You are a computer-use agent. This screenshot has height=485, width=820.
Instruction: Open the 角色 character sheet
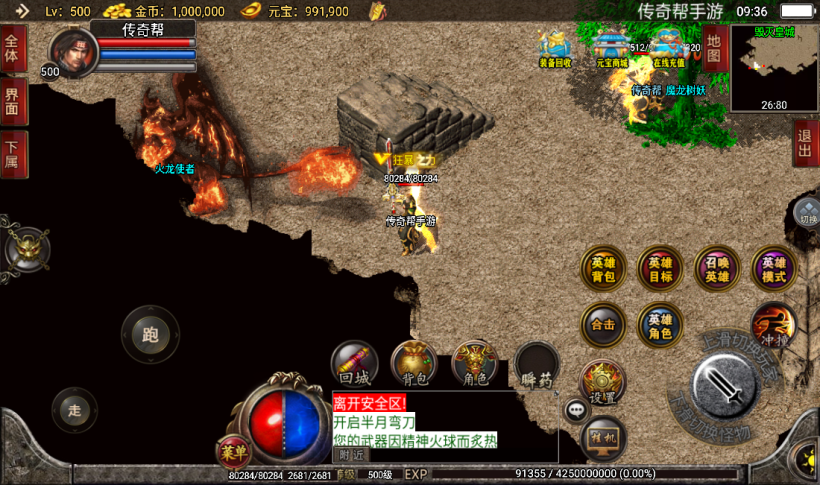475,364
